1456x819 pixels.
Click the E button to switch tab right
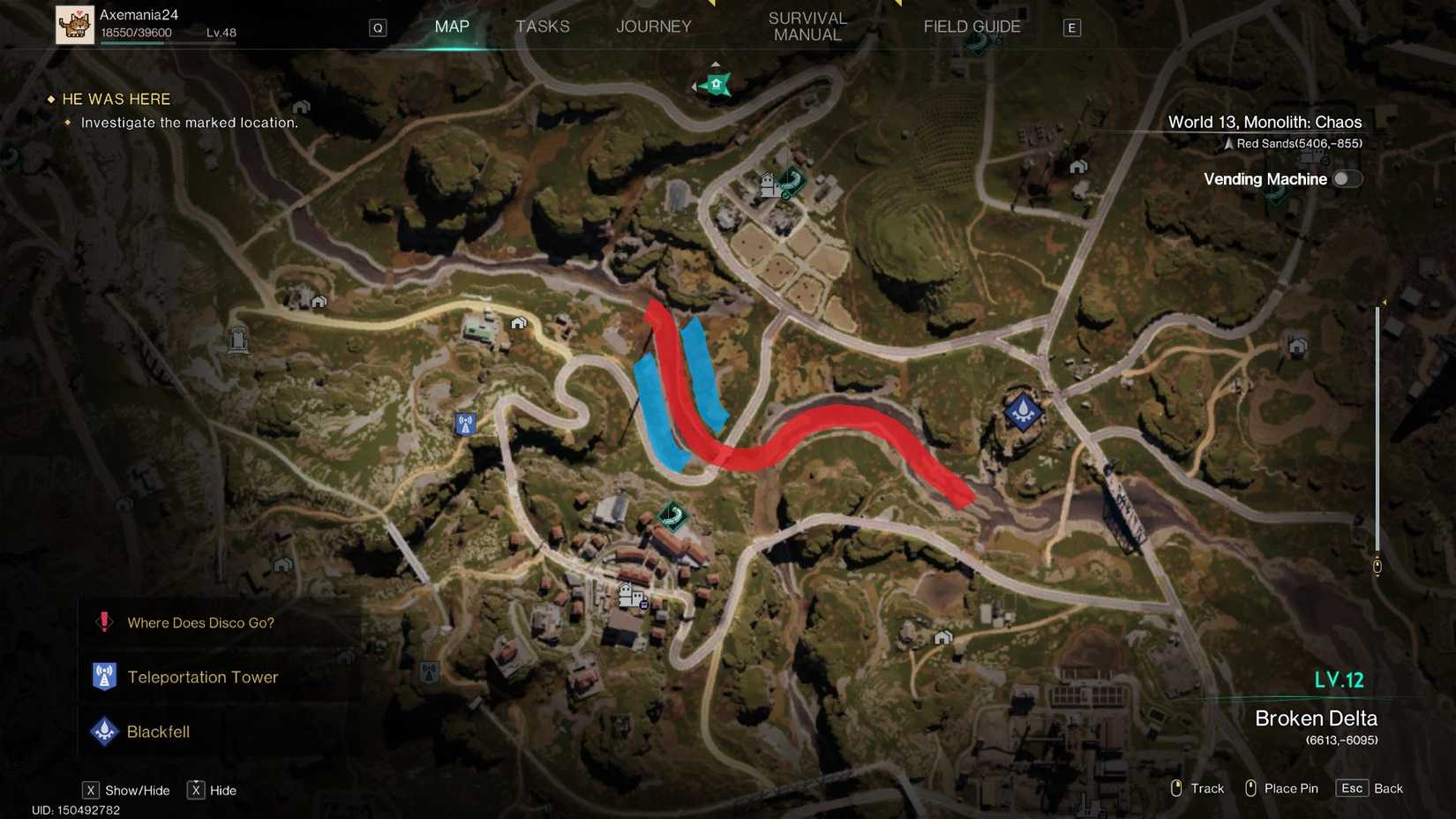(1072, 27)
